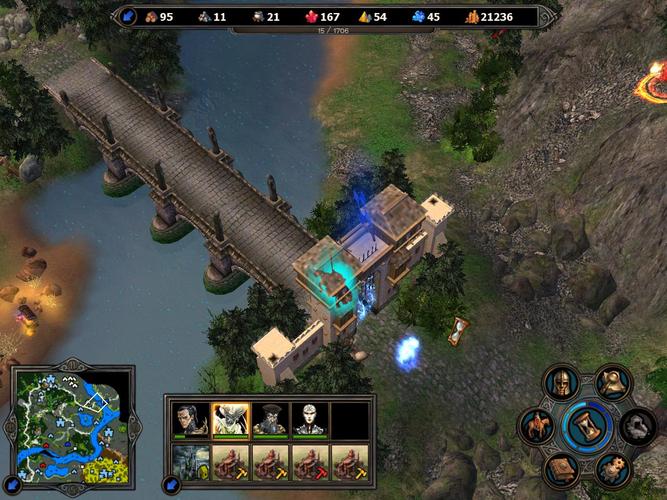Open the spellbook icon
This screenshot has width=667, height=500.
tap(560, 470)
